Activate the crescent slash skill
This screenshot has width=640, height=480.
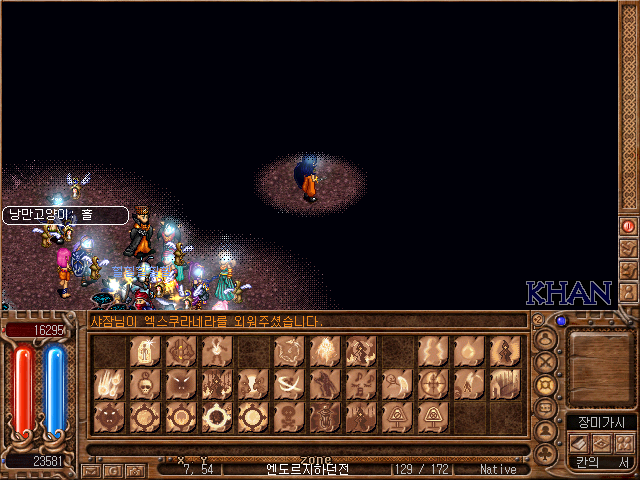tap(289, 384)
